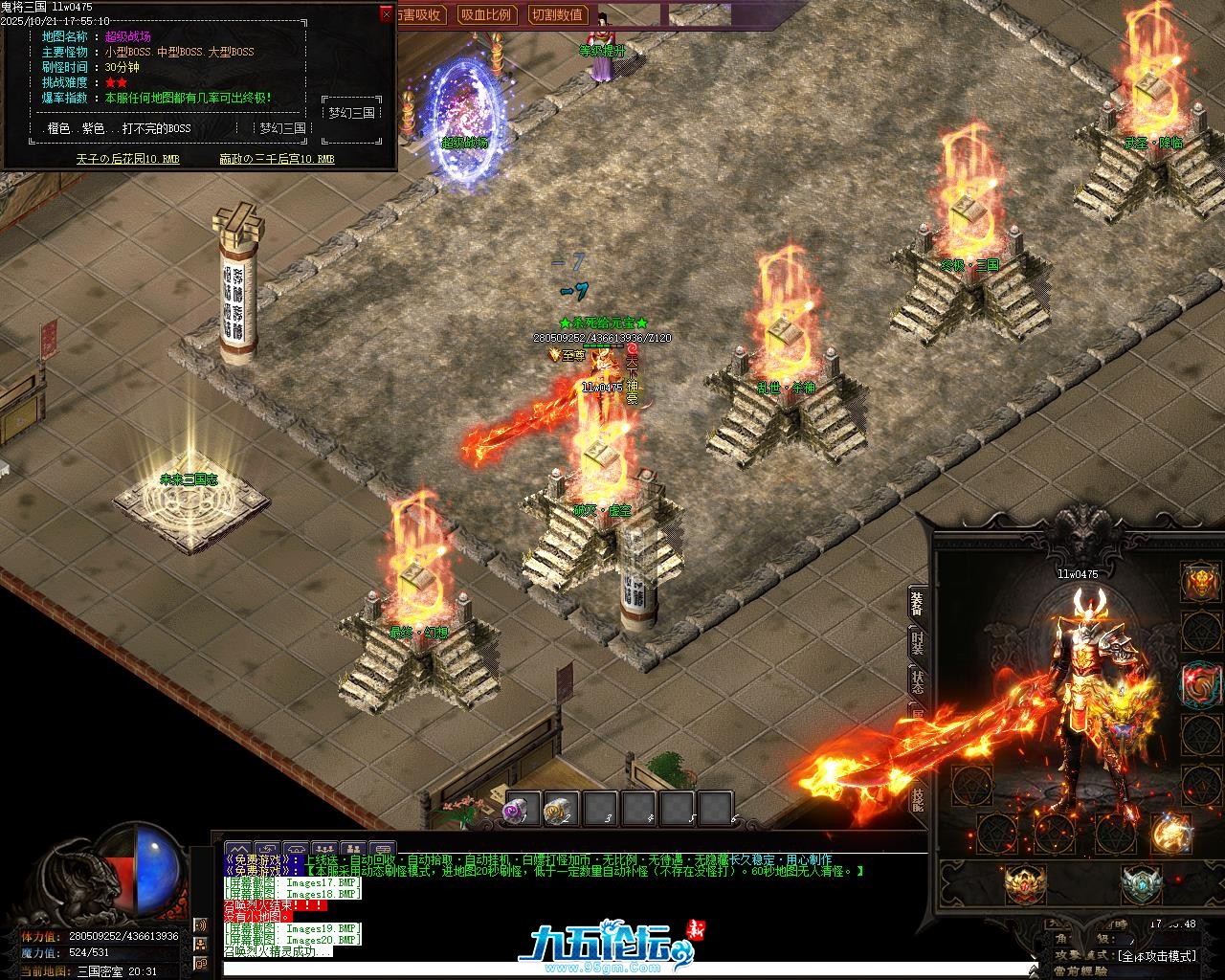Open the 天子の后花园10.RMB link

128,159
